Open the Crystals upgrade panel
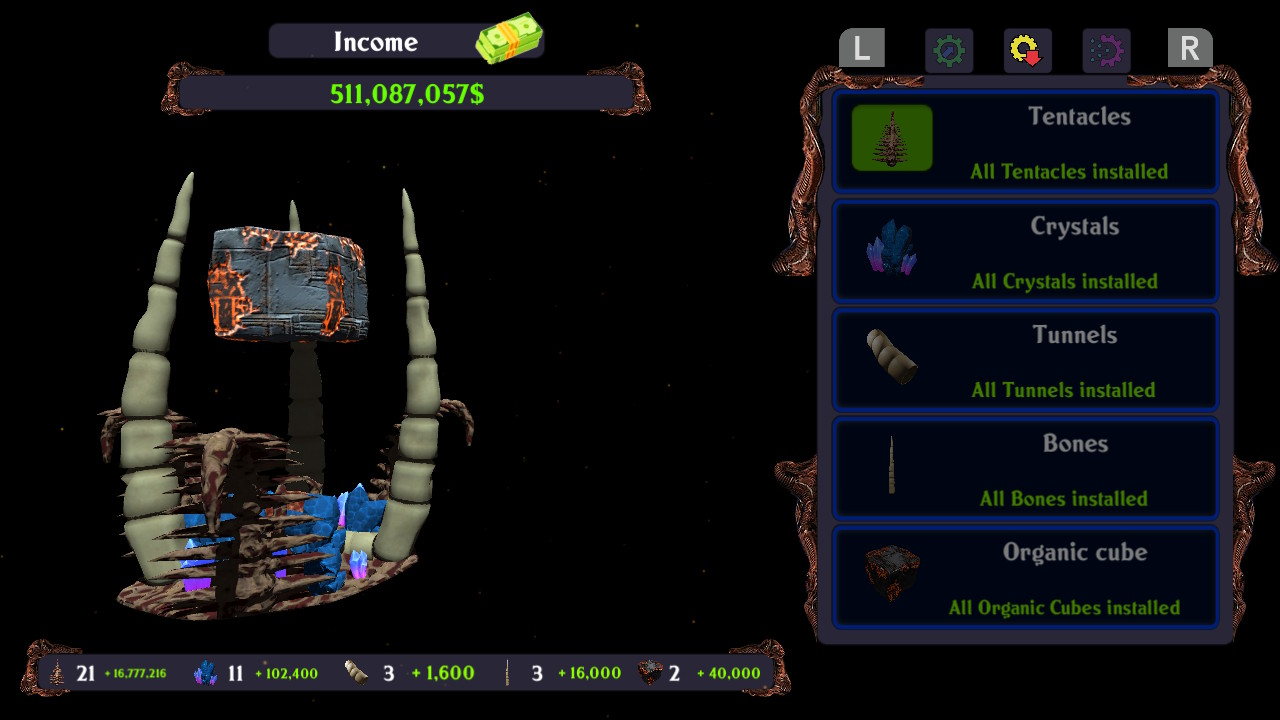The image size is (1280, 720). pos(1025,250)
